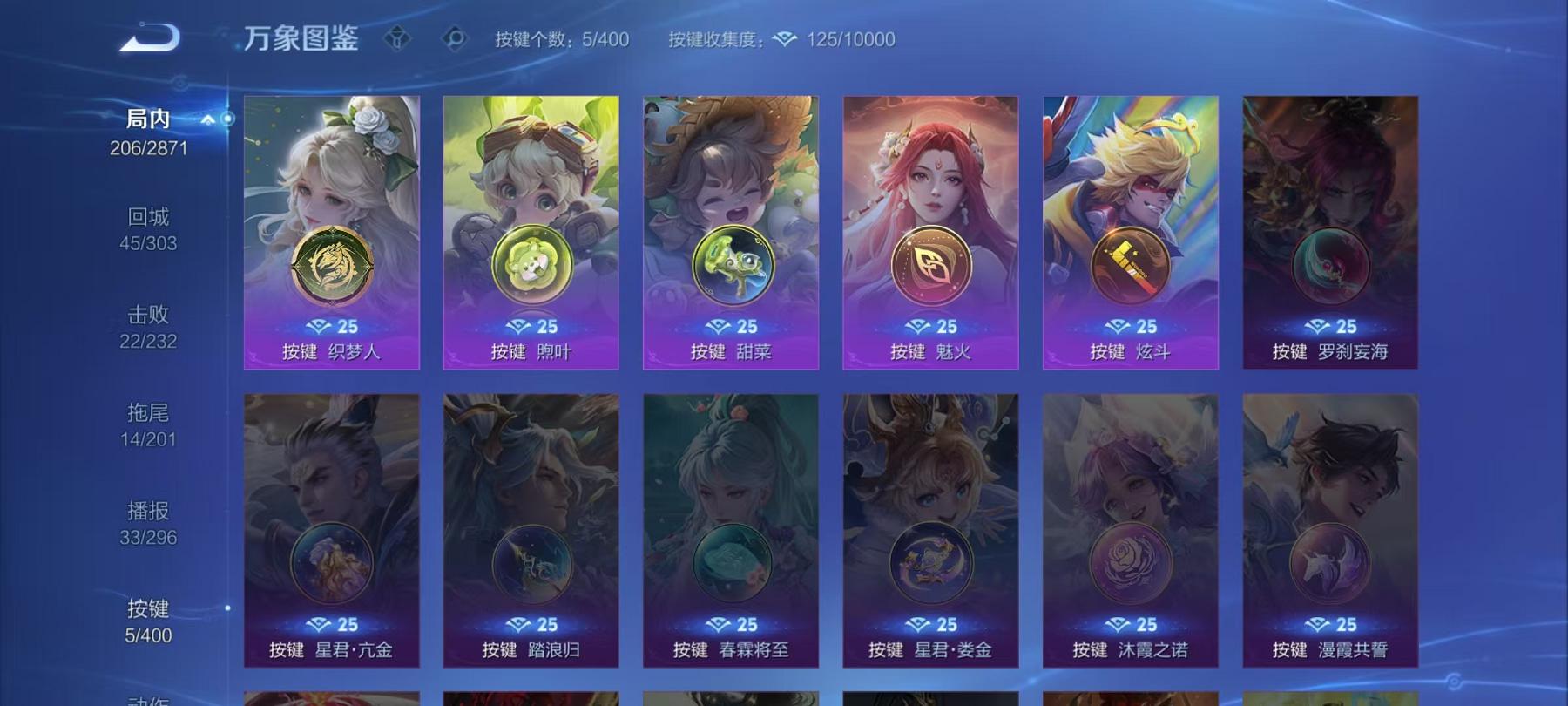
Task: Click the search magnifier icon in top bar
Action: coord(456,38)
